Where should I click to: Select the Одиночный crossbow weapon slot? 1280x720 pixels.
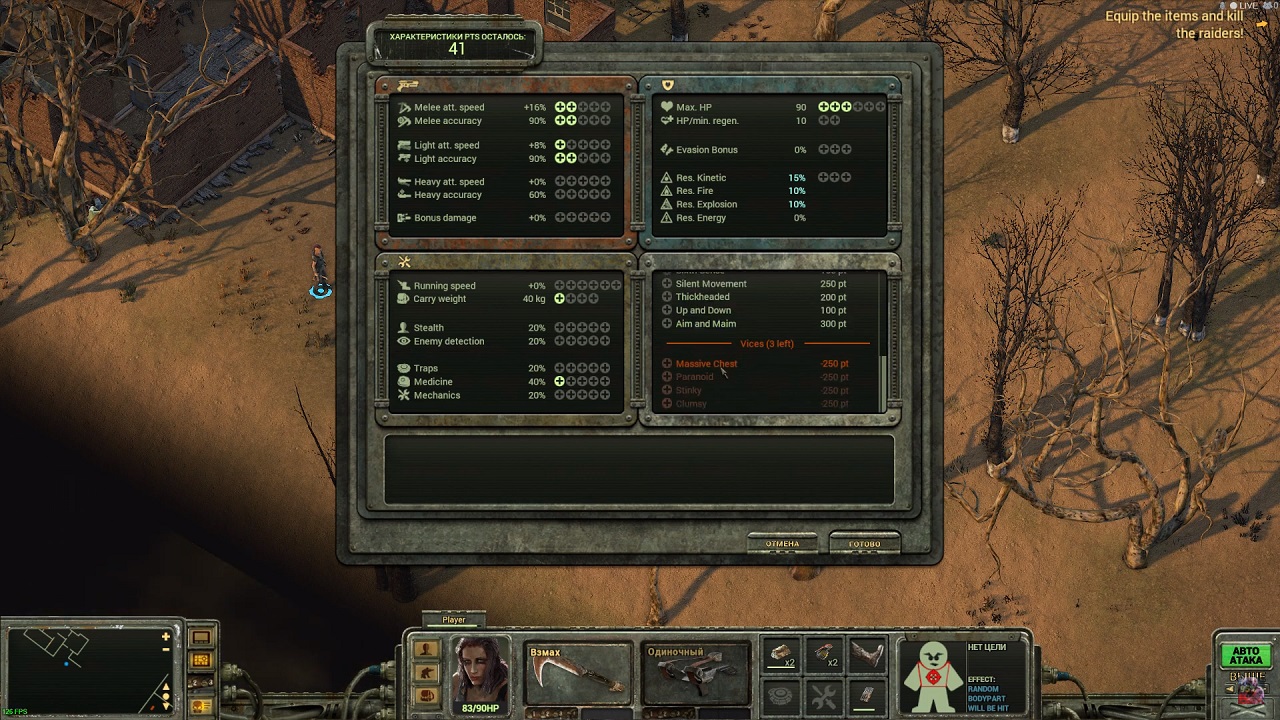695,673
